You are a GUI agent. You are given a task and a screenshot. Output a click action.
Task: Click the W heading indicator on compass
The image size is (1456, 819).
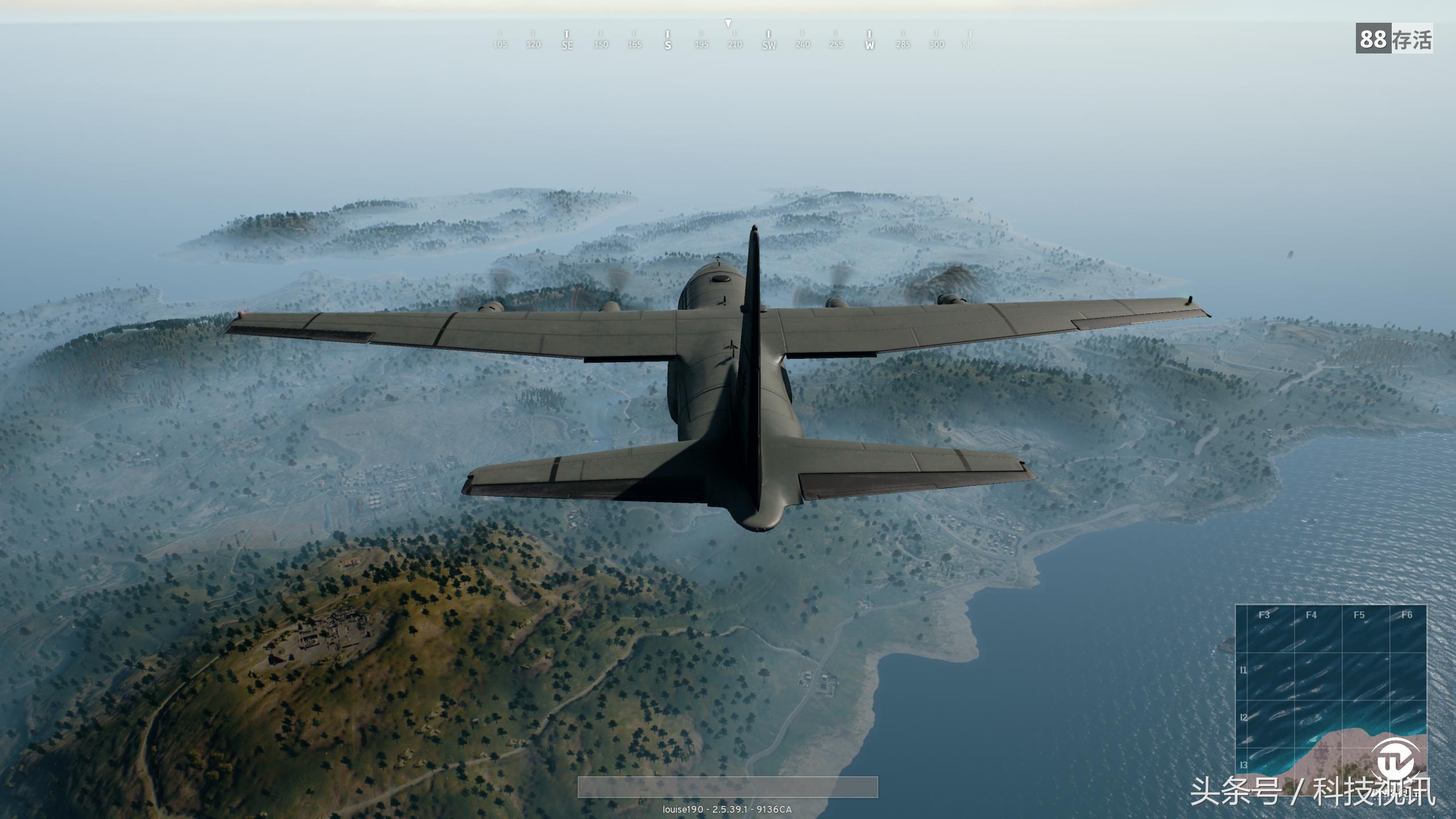pyautogui.click(x=869, y=44)
